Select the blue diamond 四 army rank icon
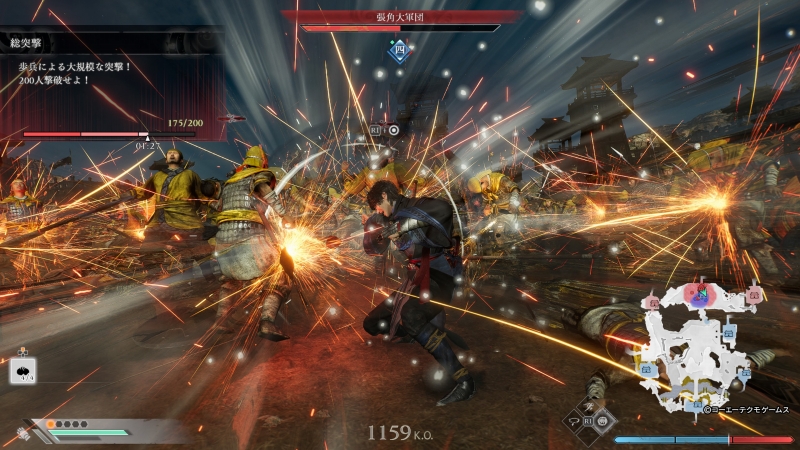 pyautogui.click(x=399, y=48)
